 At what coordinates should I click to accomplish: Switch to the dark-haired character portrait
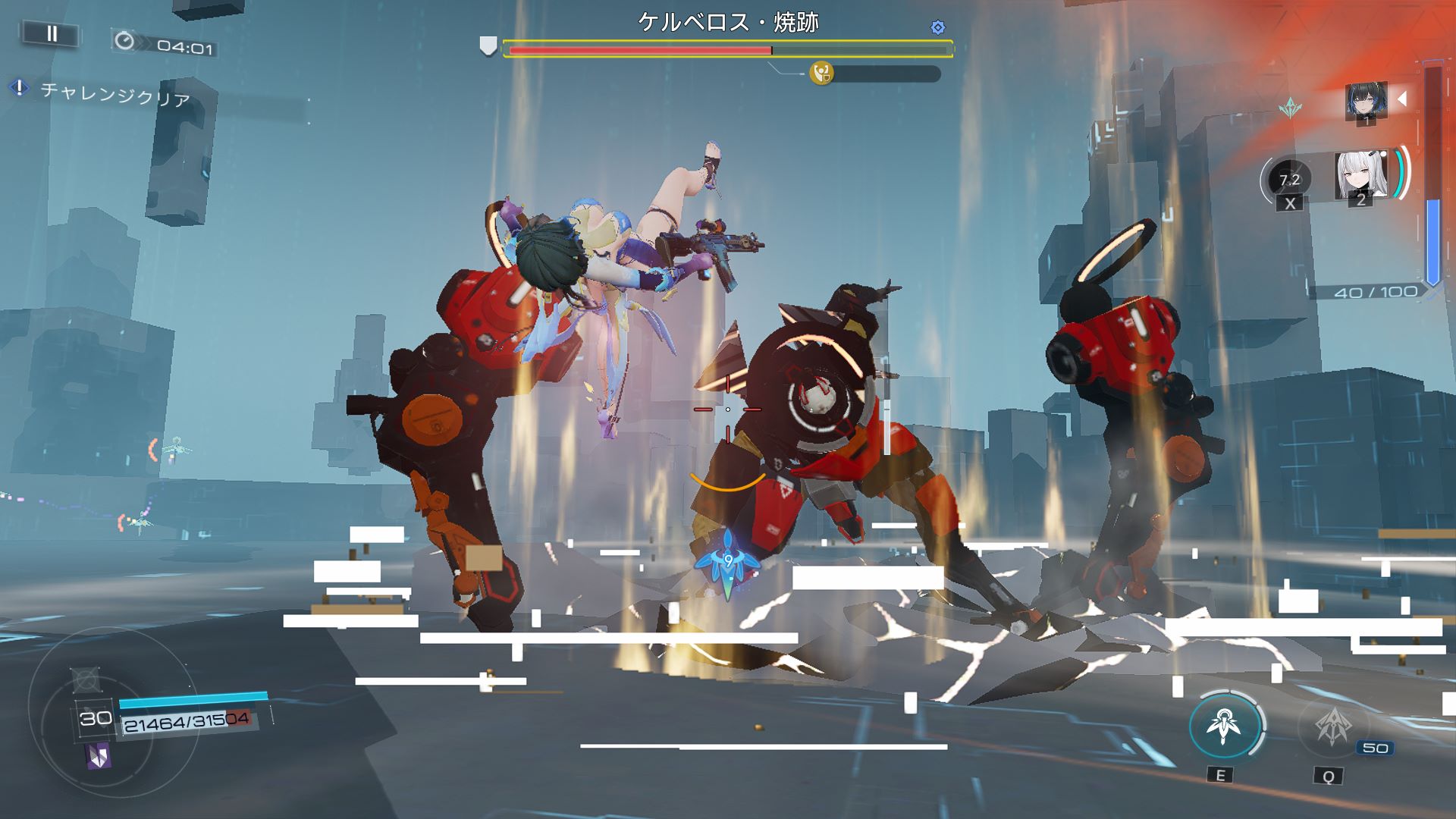pos(1367,101)
